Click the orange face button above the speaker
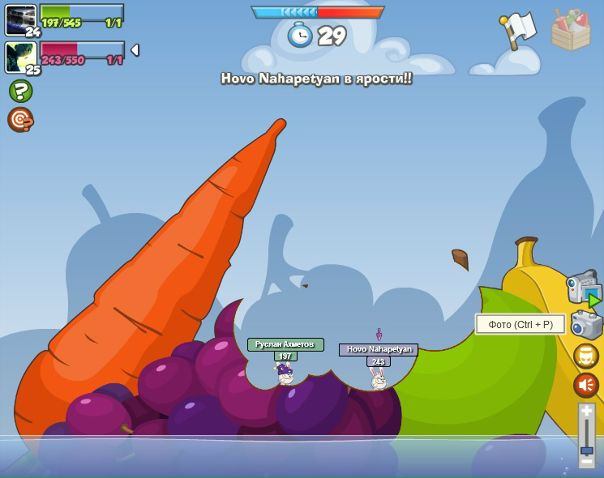This screenshot has width=604, height=478. point(586,355)
